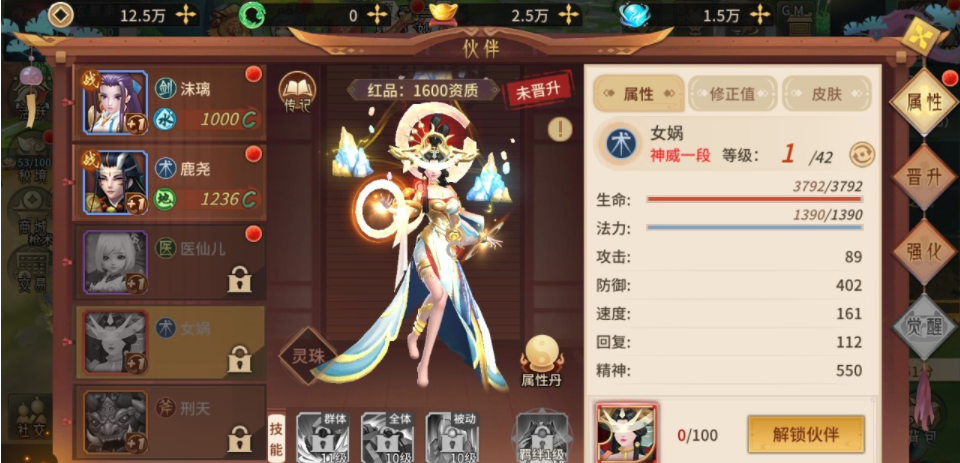Add gold ingots with plus button
Viewport: 960px width, 463px height.
click(x=568, y=15)
